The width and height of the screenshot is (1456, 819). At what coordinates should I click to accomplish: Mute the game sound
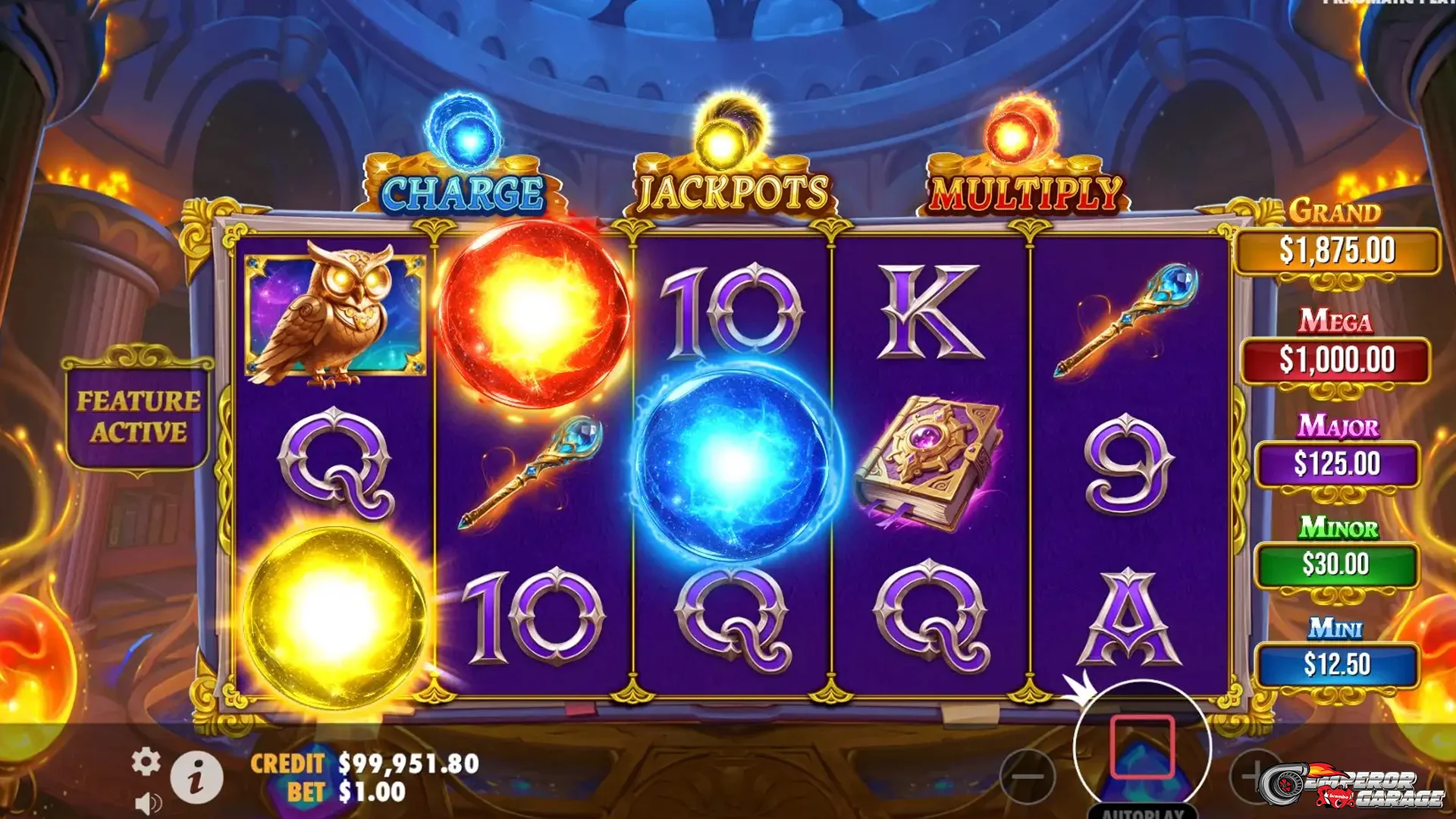point(149,802)
